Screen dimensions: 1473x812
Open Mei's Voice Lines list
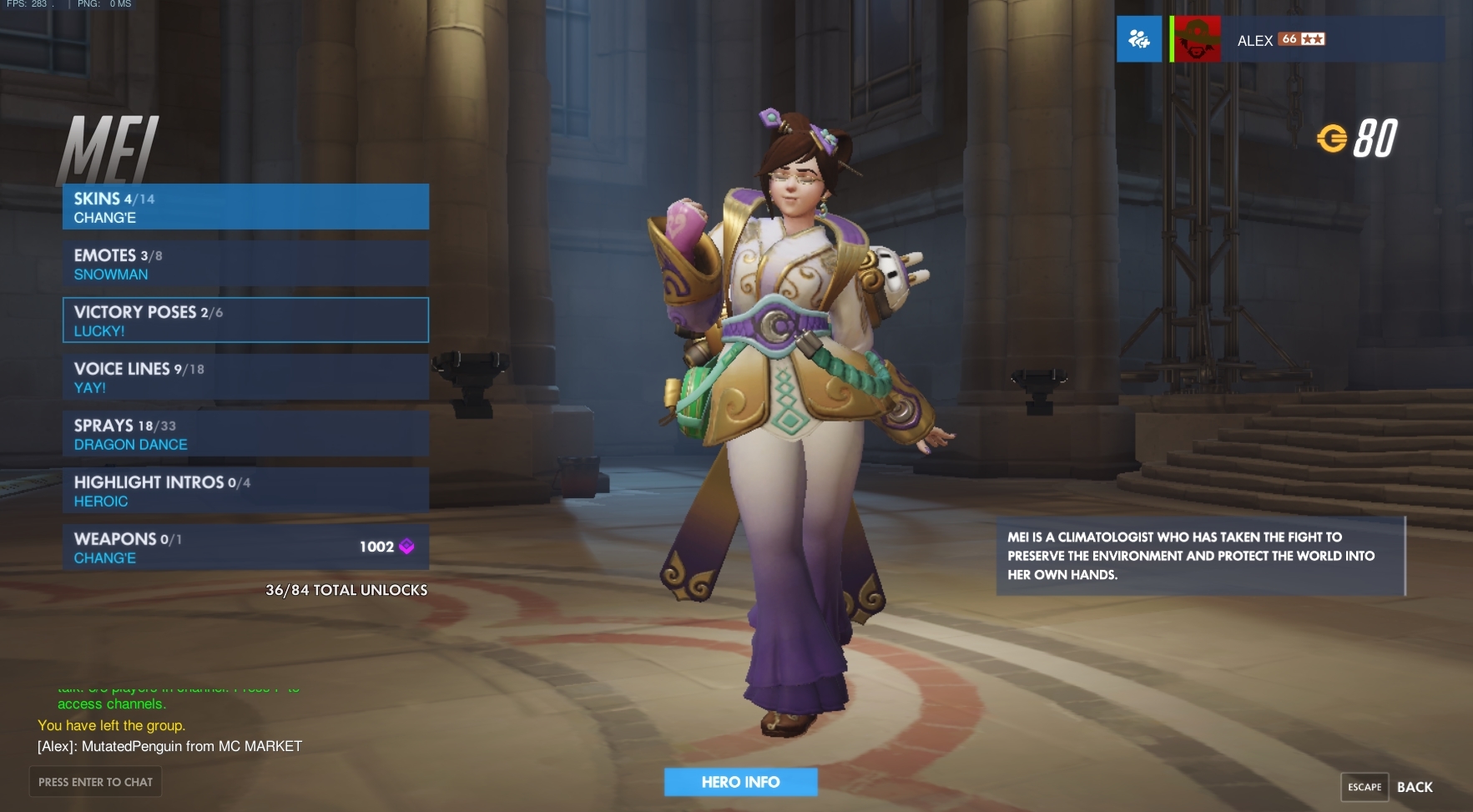(245, 377)
